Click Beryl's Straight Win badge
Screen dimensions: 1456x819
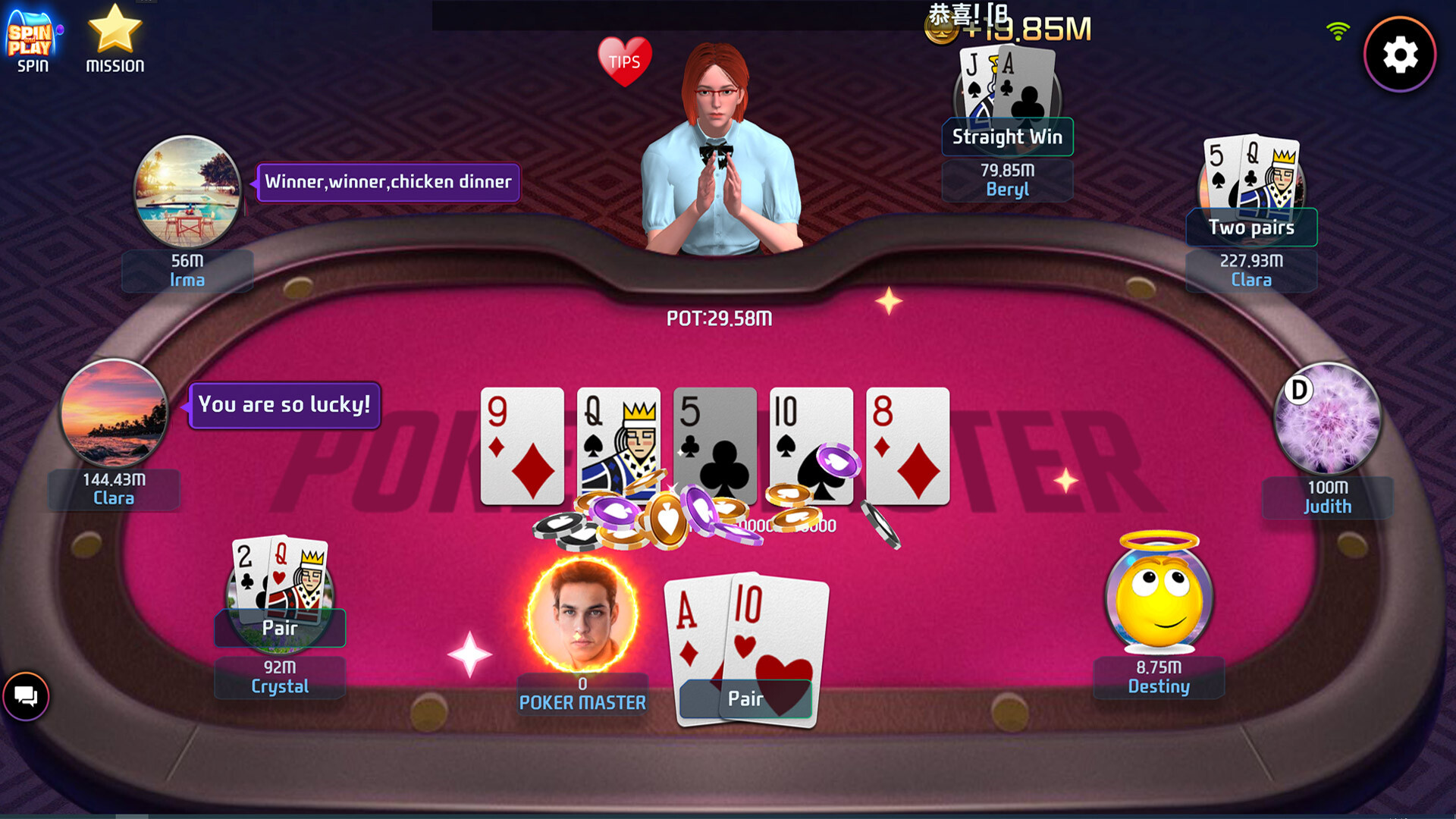1007,137
